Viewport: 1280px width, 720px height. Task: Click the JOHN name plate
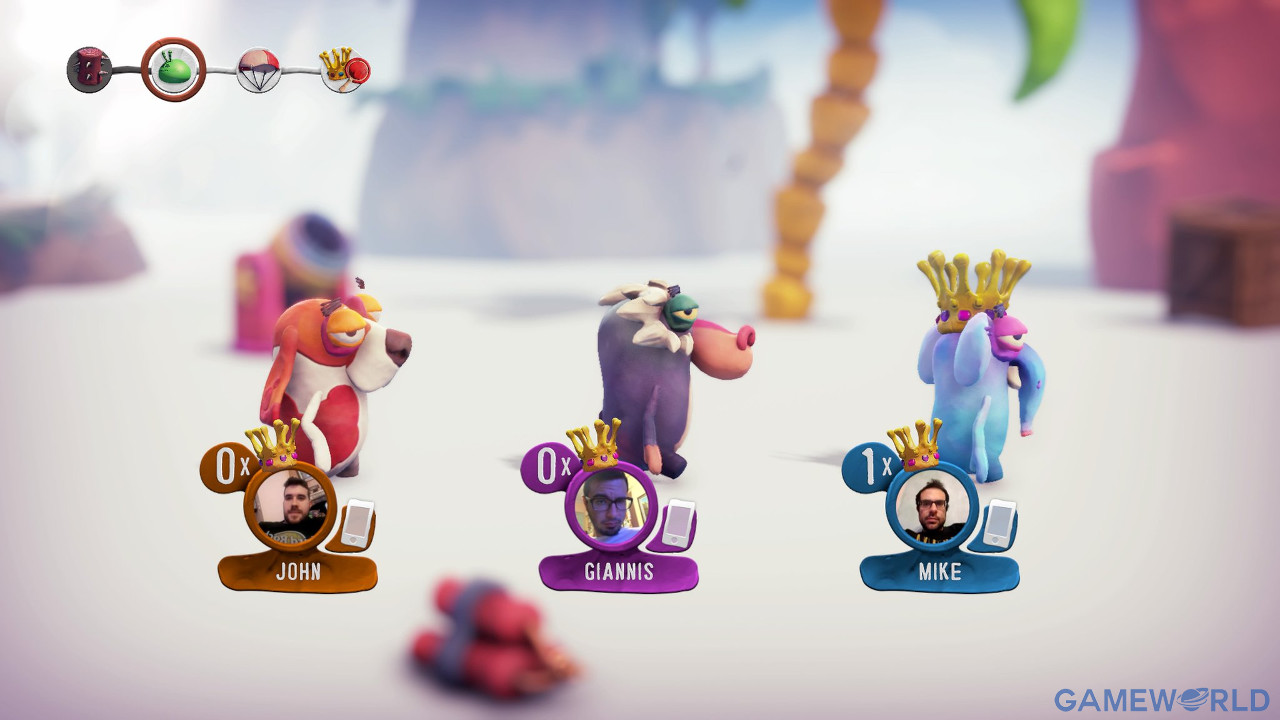point(298,572)
